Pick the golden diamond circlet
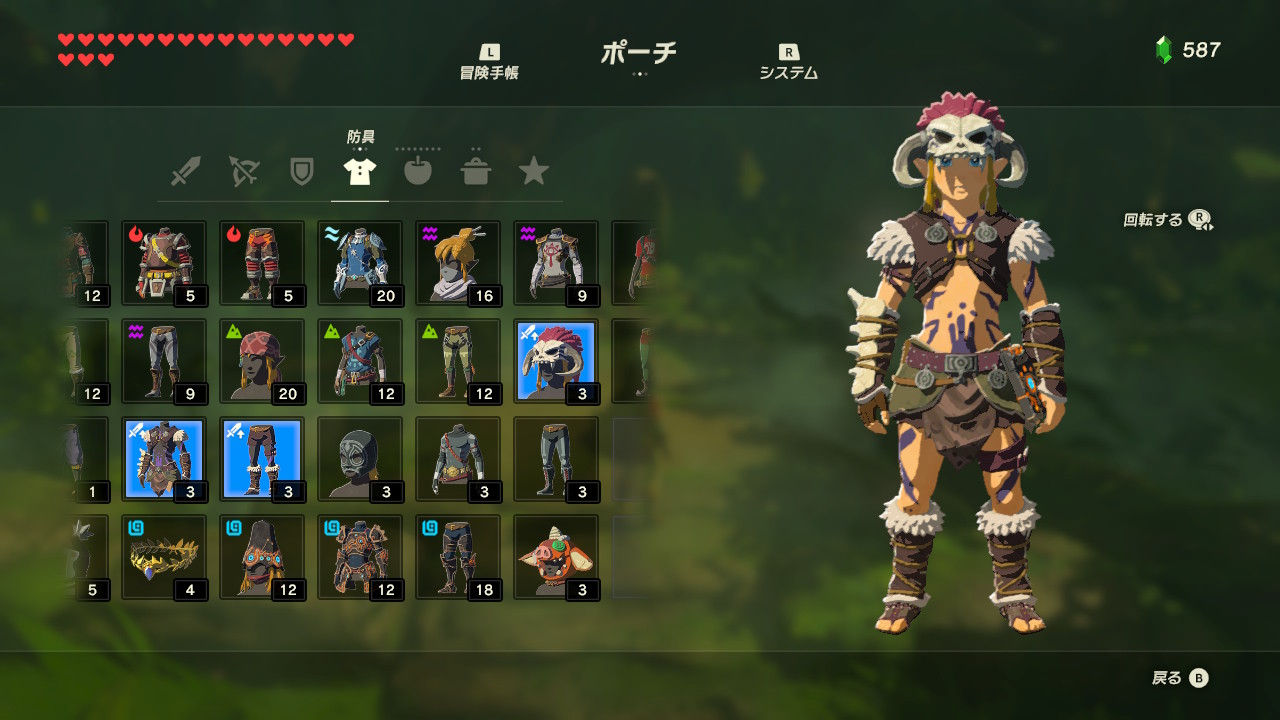1280x720 pixels. tap(164, 557)
